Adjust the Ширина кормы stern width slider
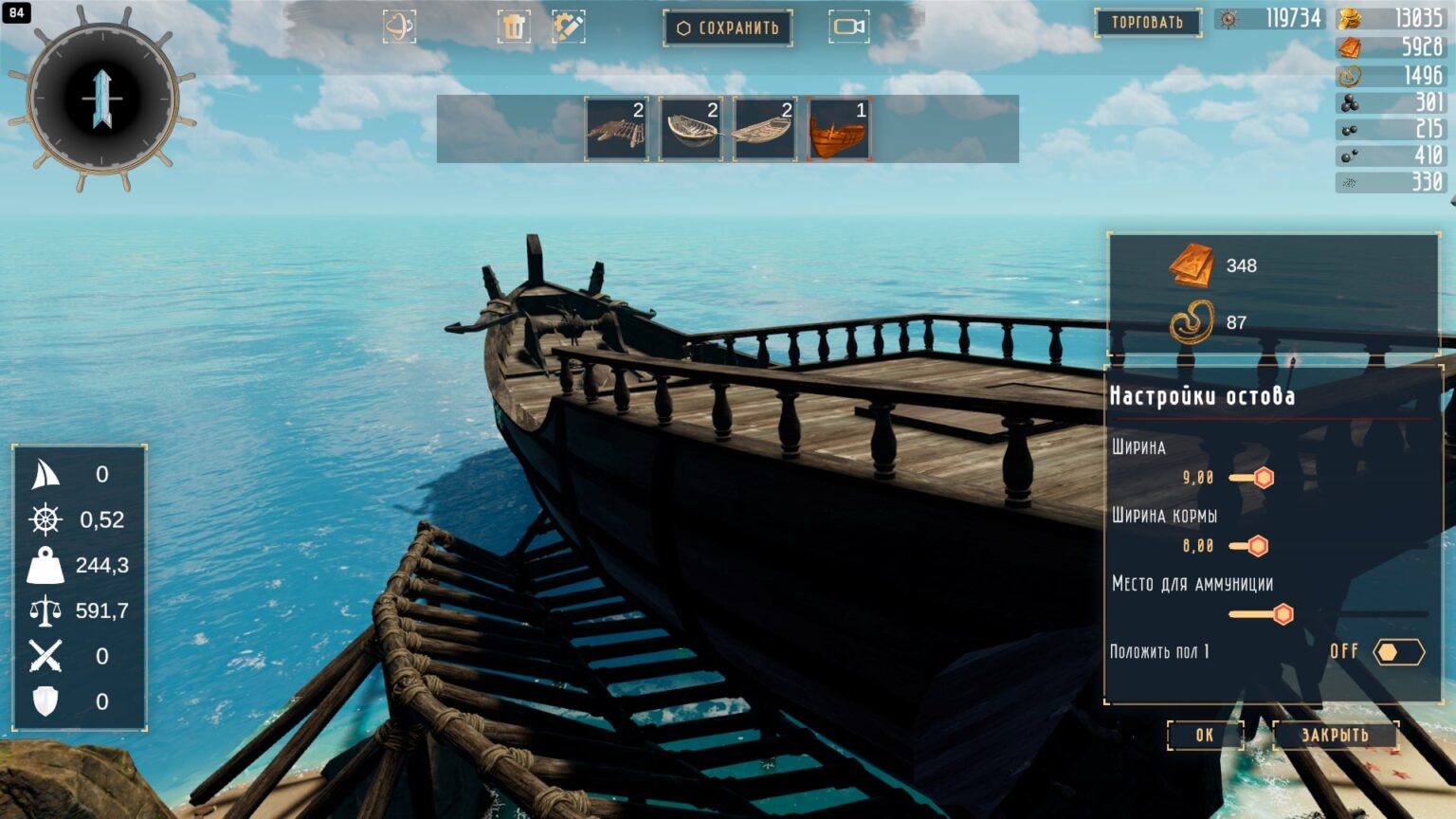The width and height of the screenshot is (1456, 819). pyautogui.click(x=1258, y=546)
